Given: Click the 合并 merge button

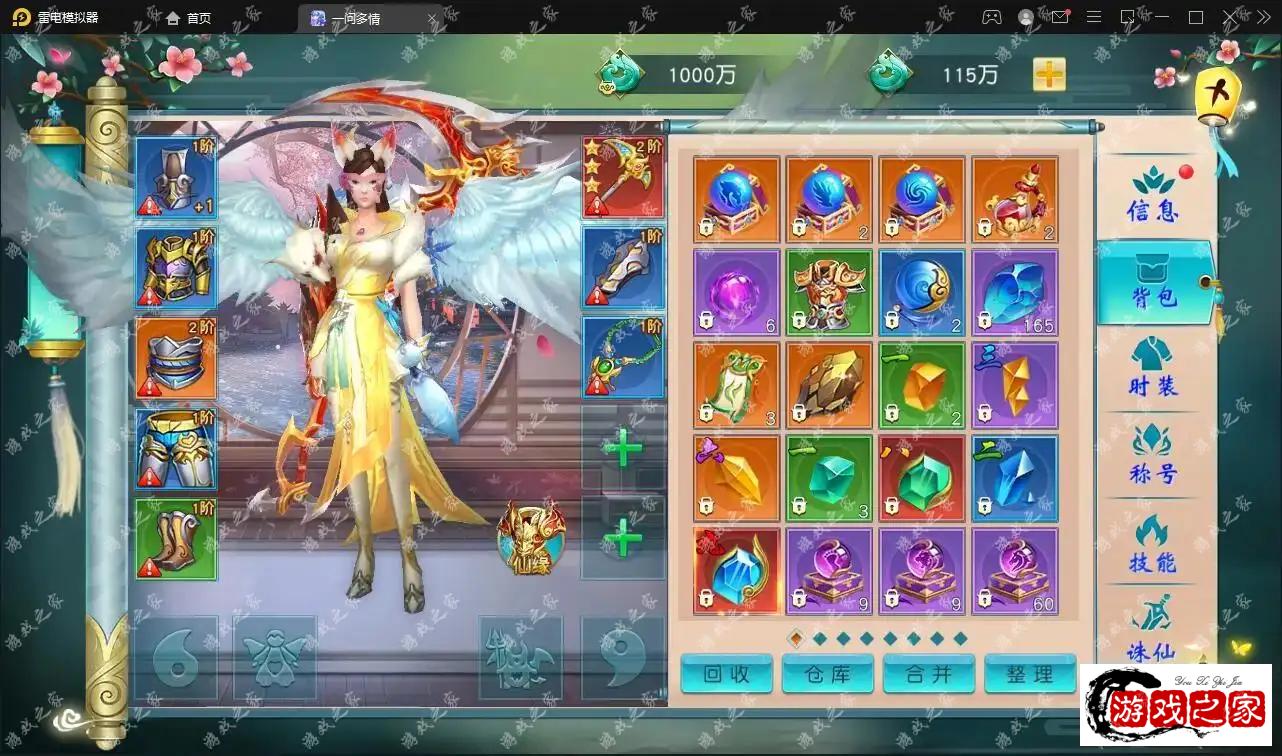Looking at the screenshot, I should pyautogui.click(x=929, y=674).
